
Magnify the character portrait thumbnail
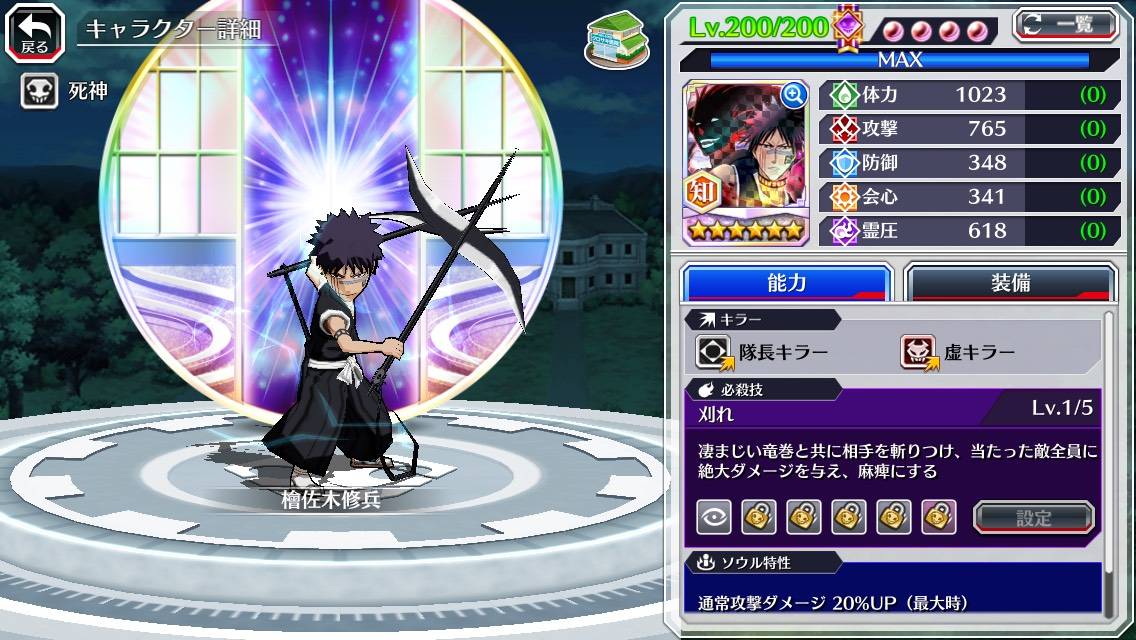(794, 95)
